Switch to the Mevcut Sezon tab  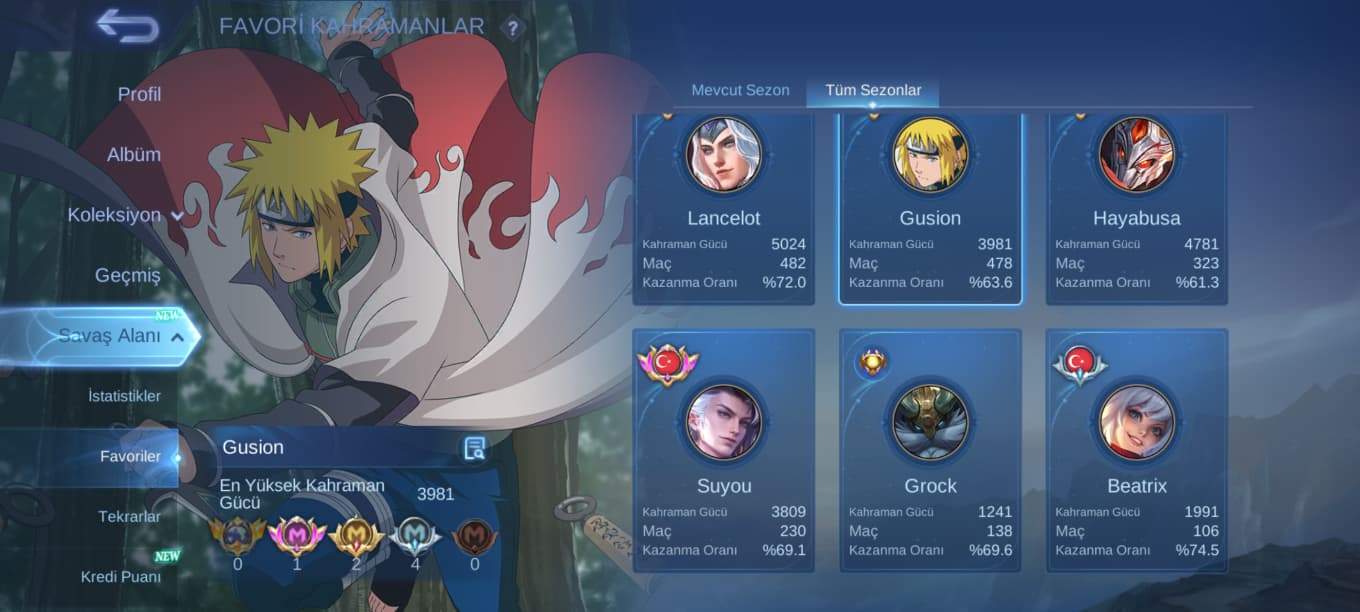click(x=740, y=90)
